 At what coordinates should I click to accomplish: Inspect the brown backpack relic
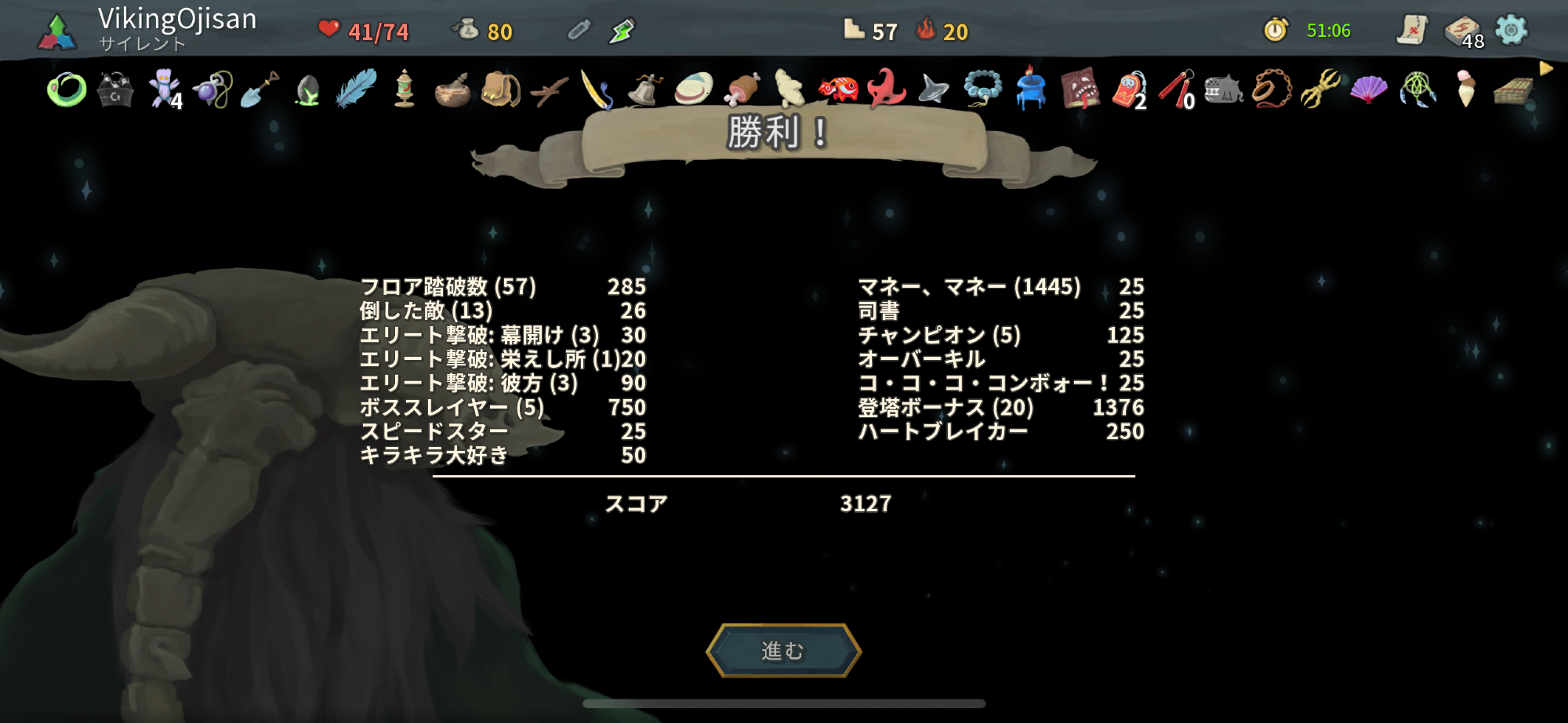point(500,90)
